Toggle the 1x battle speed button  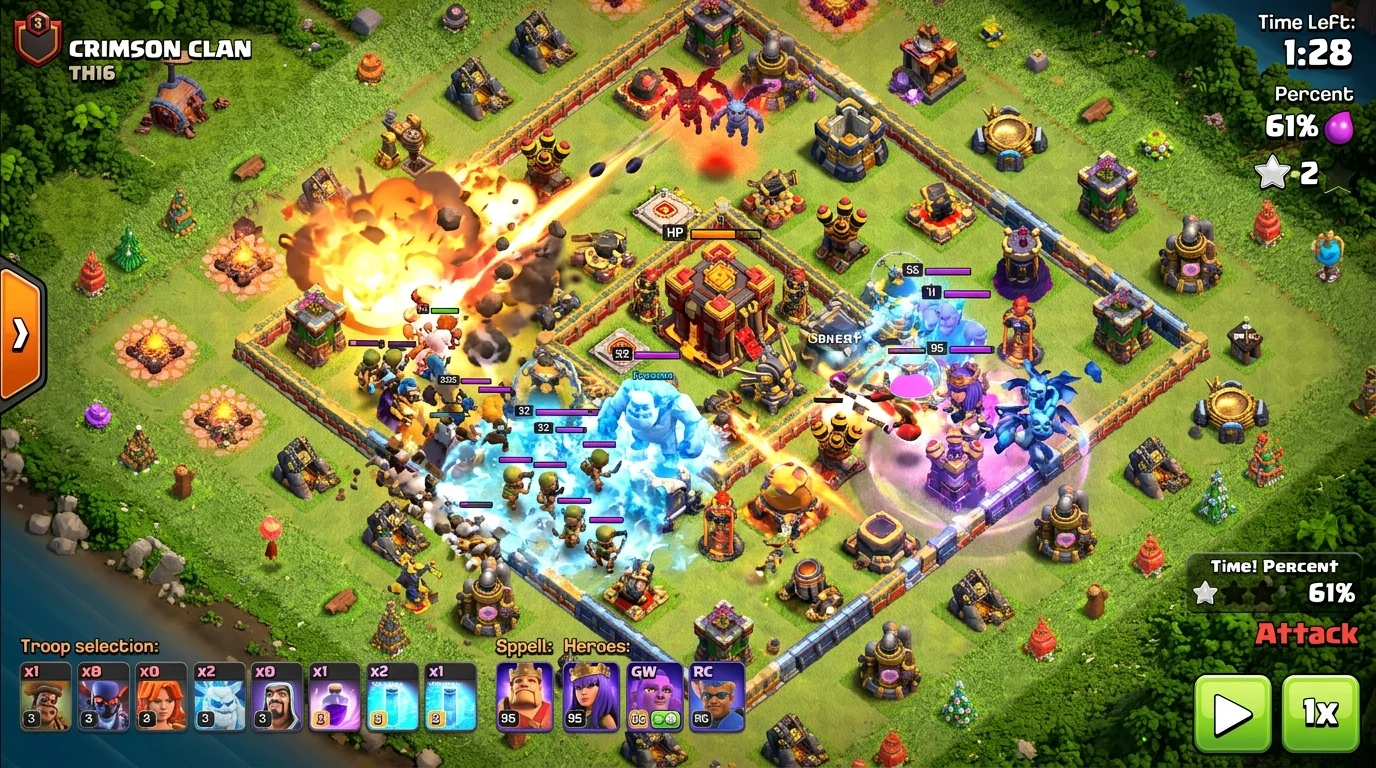click(x=1322, y=712)
